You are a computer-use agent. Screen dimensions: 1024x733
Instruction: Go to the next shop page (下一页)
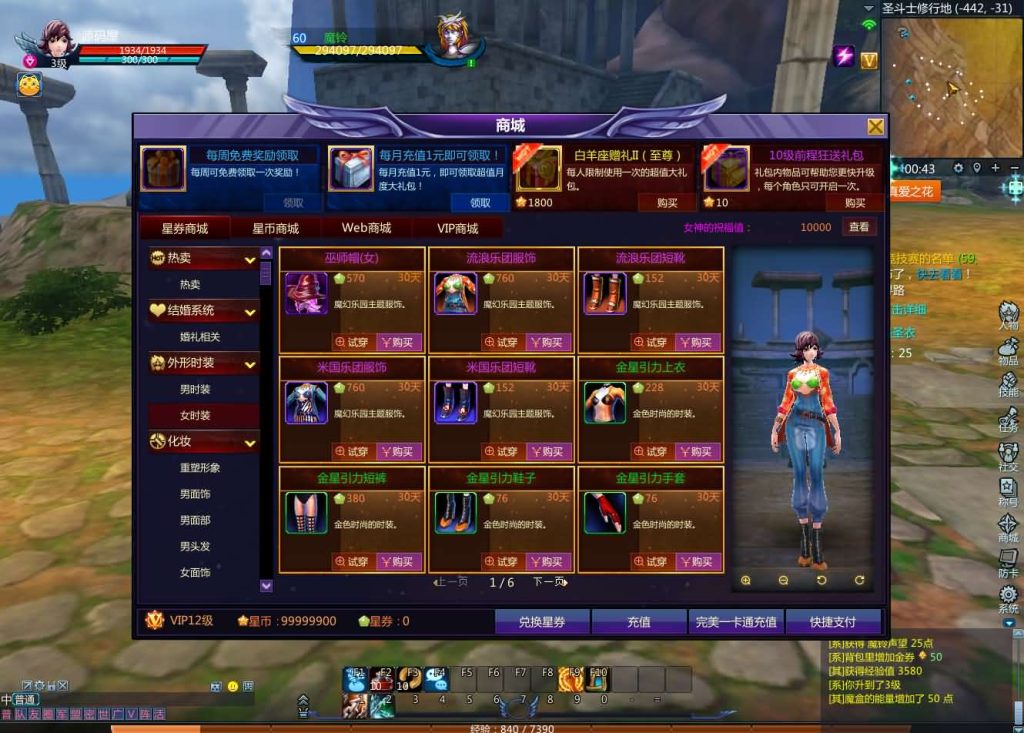pyautogui.click(x=549, y=582)
